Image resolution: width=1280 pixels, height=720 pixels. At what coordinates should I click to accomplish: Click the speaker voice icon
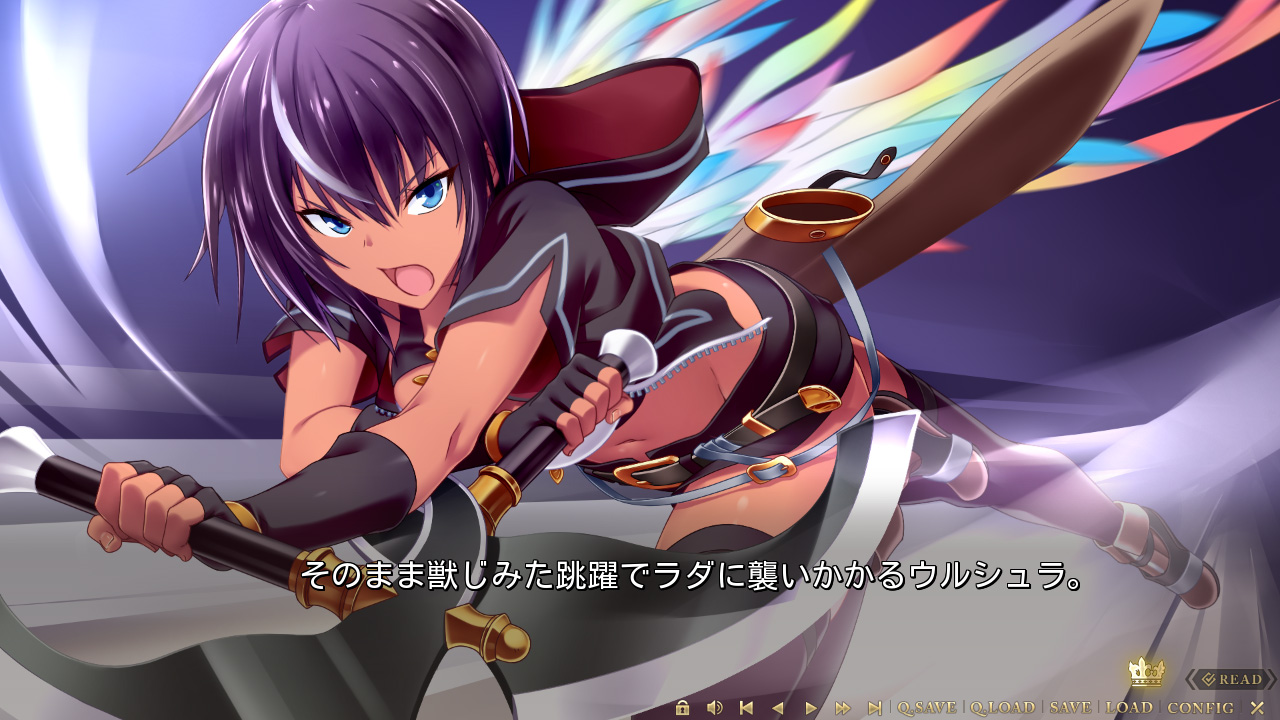pyautogui.click(x=714, y=708)
